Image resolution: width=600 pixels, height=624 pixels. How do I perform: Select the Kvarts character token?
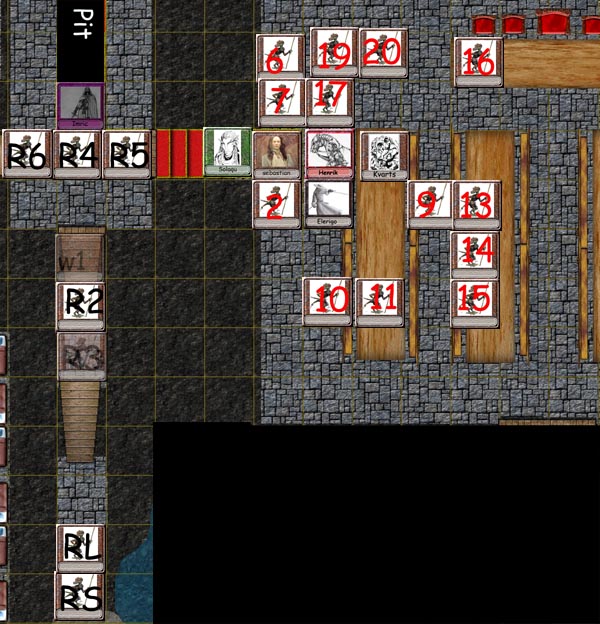click(x=384, y=156)
